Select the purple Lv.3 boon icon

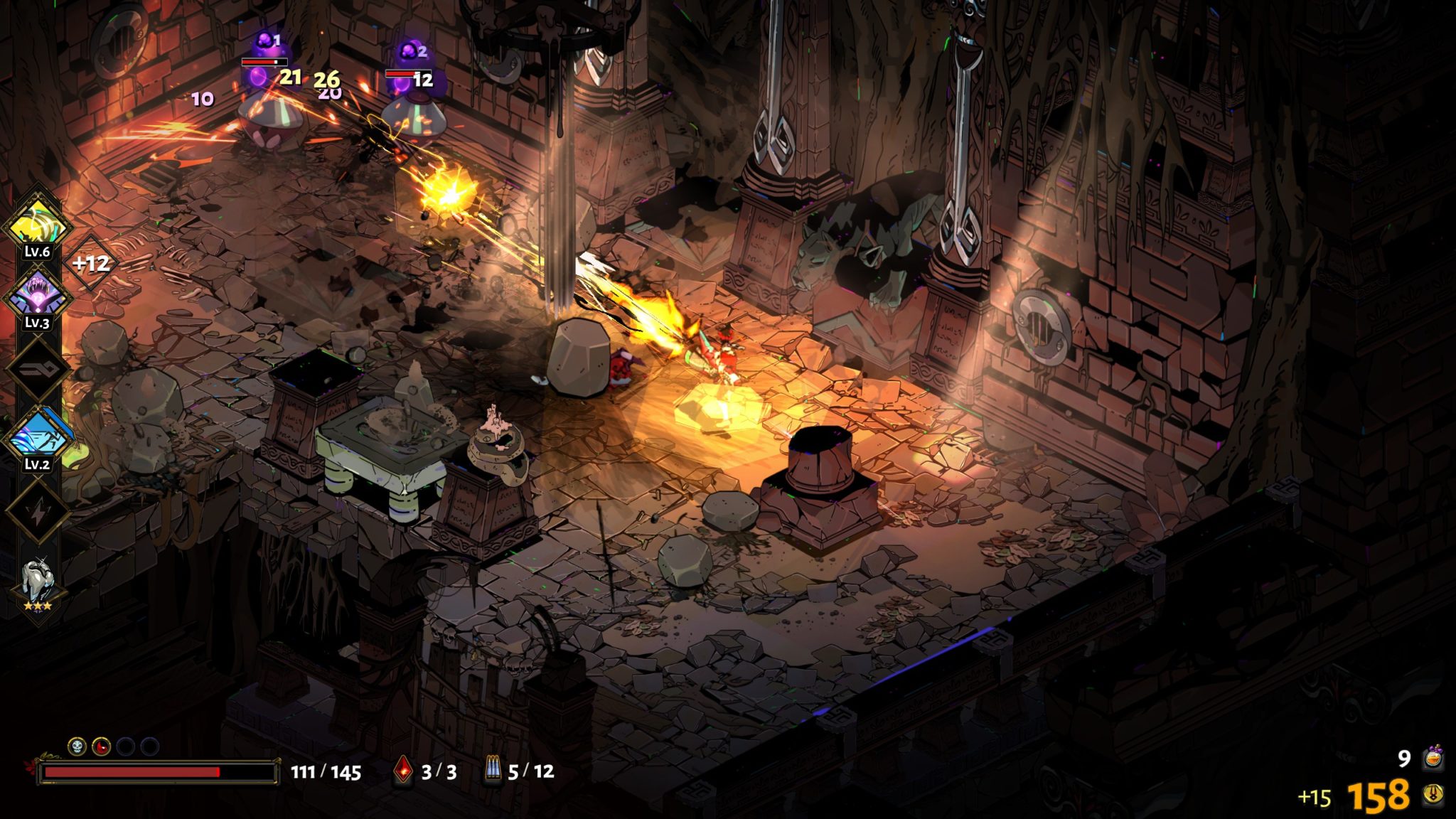37,296
